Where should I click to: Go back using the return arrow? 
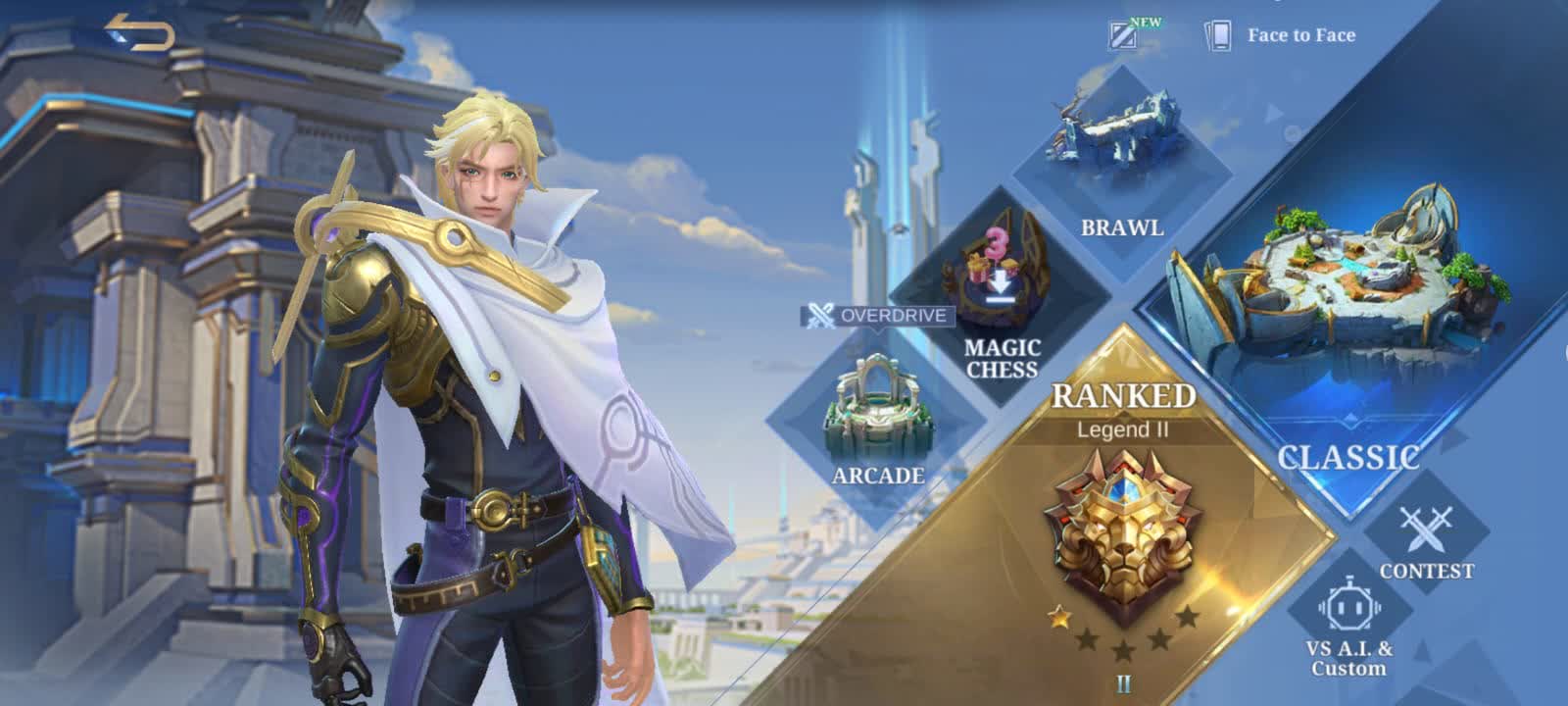[x=140, y=32]
